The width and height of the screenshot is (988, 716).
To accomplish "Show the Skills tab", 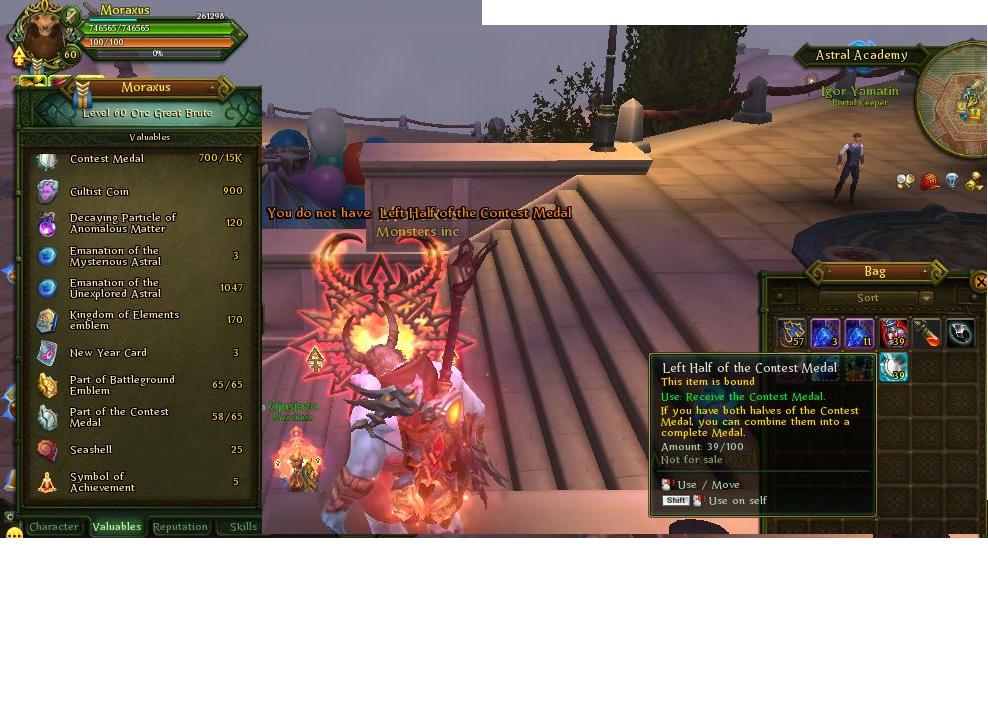I will click(243, 527).
